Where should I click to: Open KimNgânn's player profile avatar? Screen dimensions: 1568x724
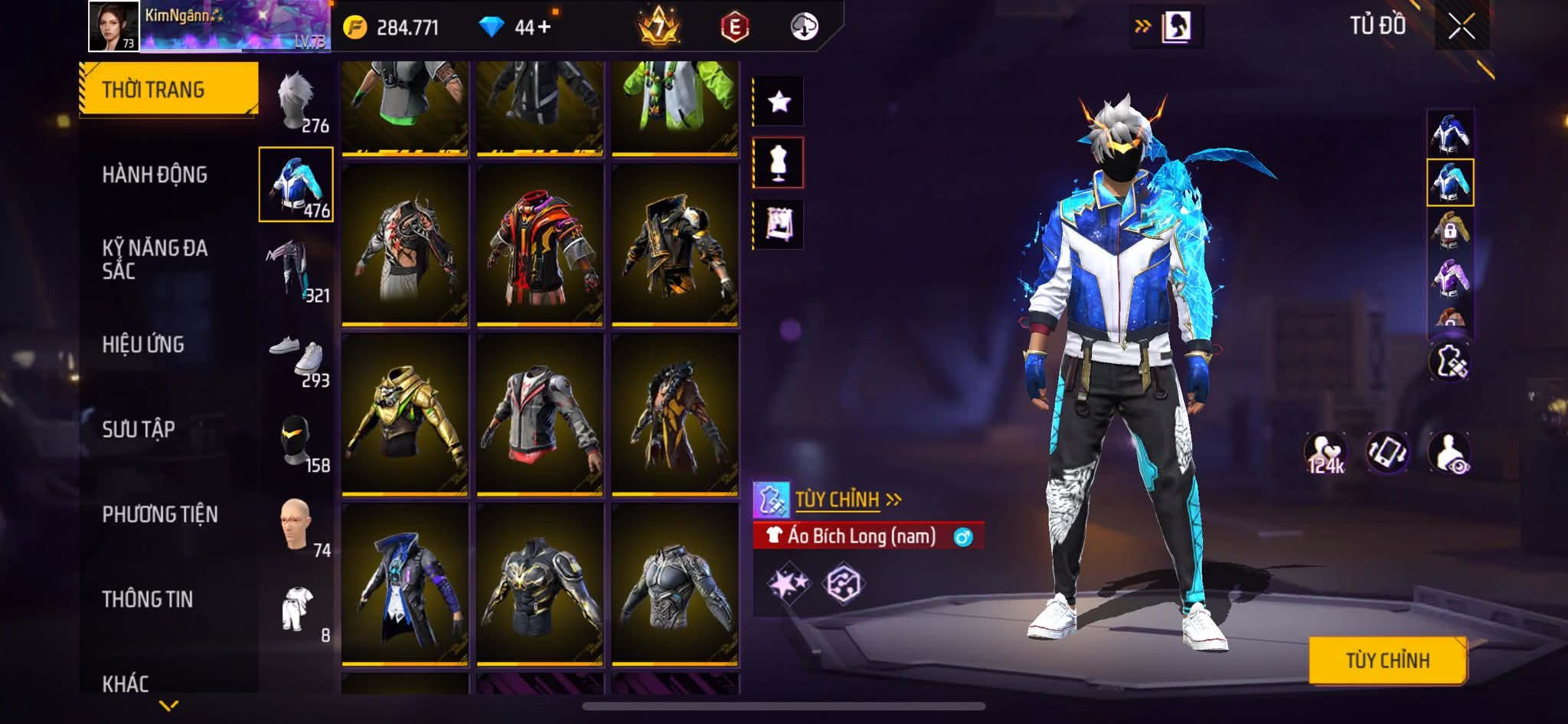(114, 26)
